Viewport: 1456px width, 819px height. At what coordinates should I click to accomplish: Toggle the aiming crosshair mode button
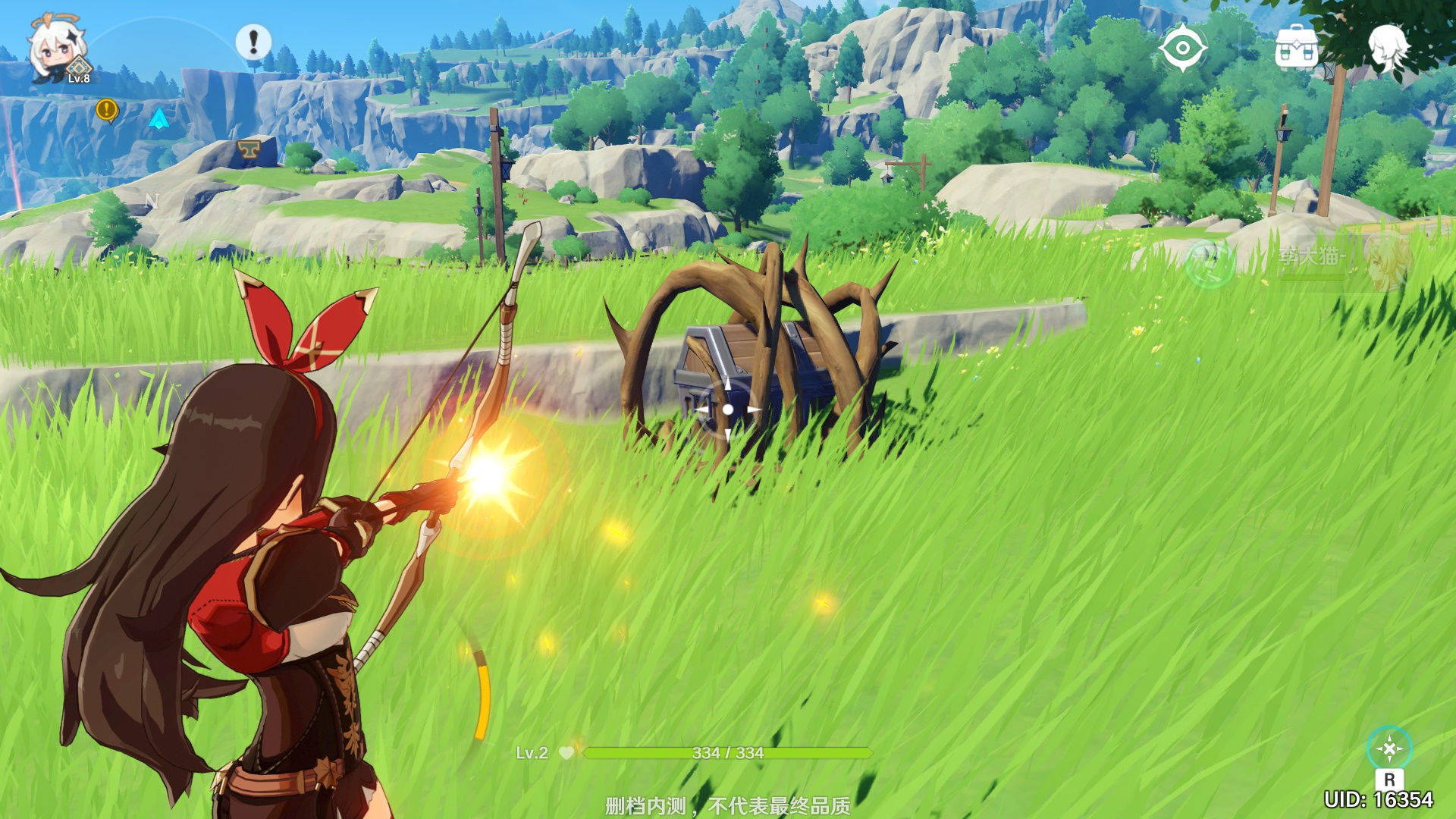tap(1389, 749)
